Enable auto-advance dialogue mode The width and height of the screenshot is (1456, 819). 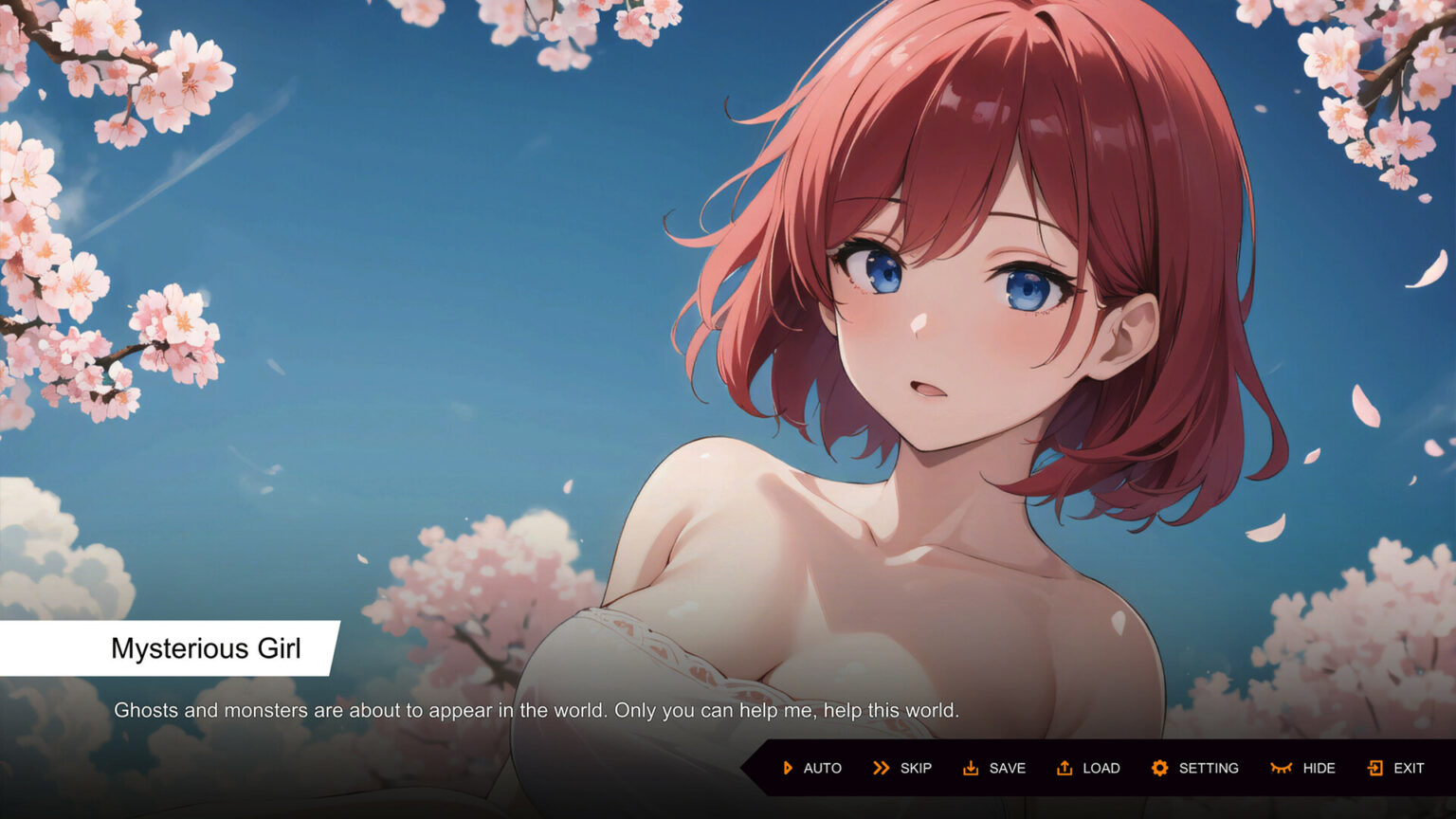pyautogui.click(x=810, y=768)
